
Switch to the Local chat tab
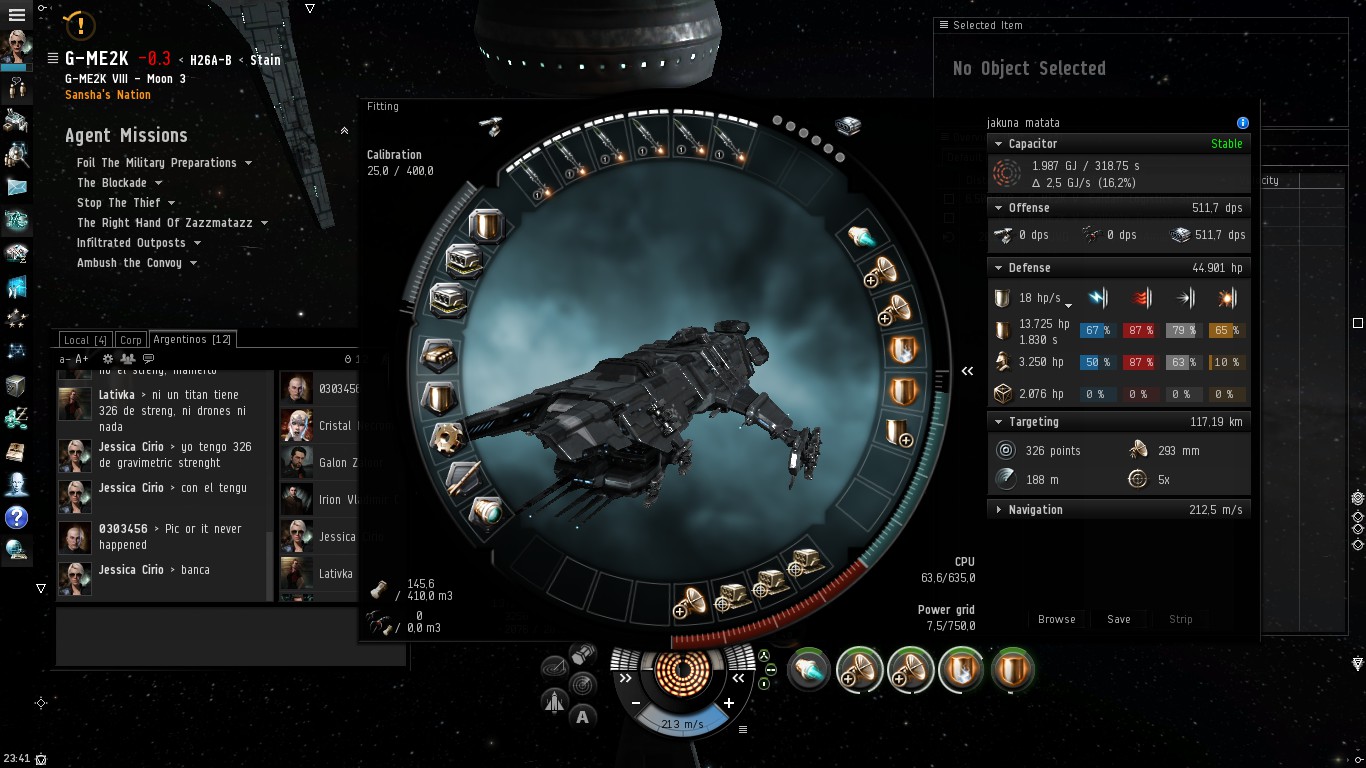click(x=85, y=340)
